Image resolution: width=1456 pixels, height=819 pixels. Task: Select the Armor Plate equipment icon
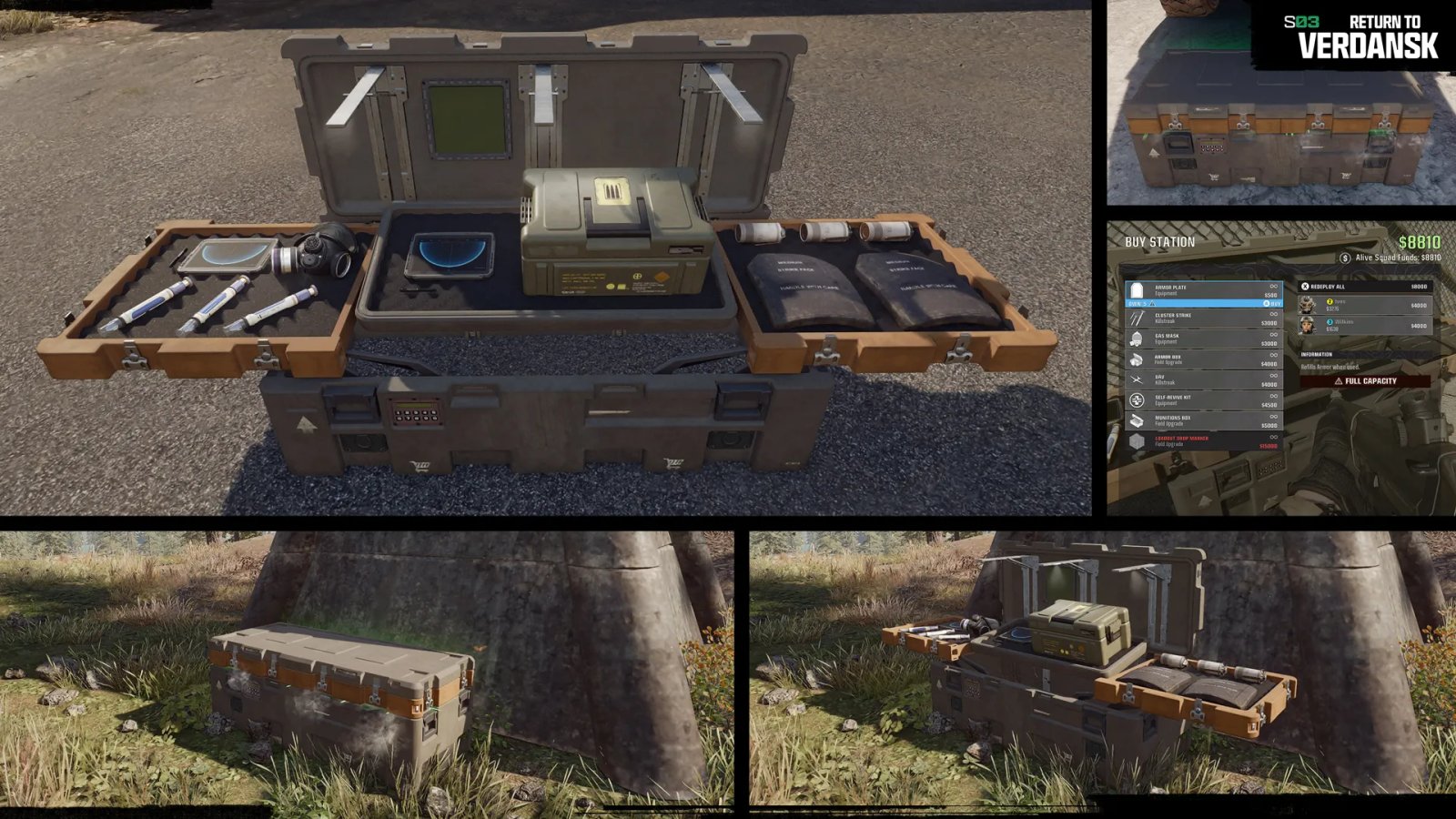1136,288
